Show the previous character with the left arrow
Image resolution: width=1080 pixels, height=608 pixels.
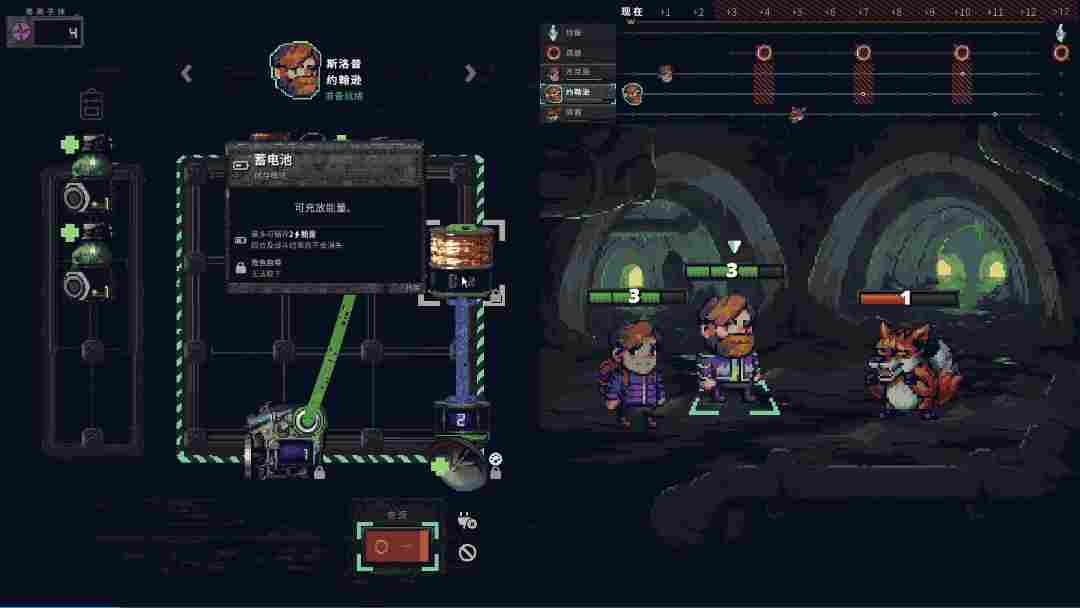pyautogui.click(x=187, y=73)
